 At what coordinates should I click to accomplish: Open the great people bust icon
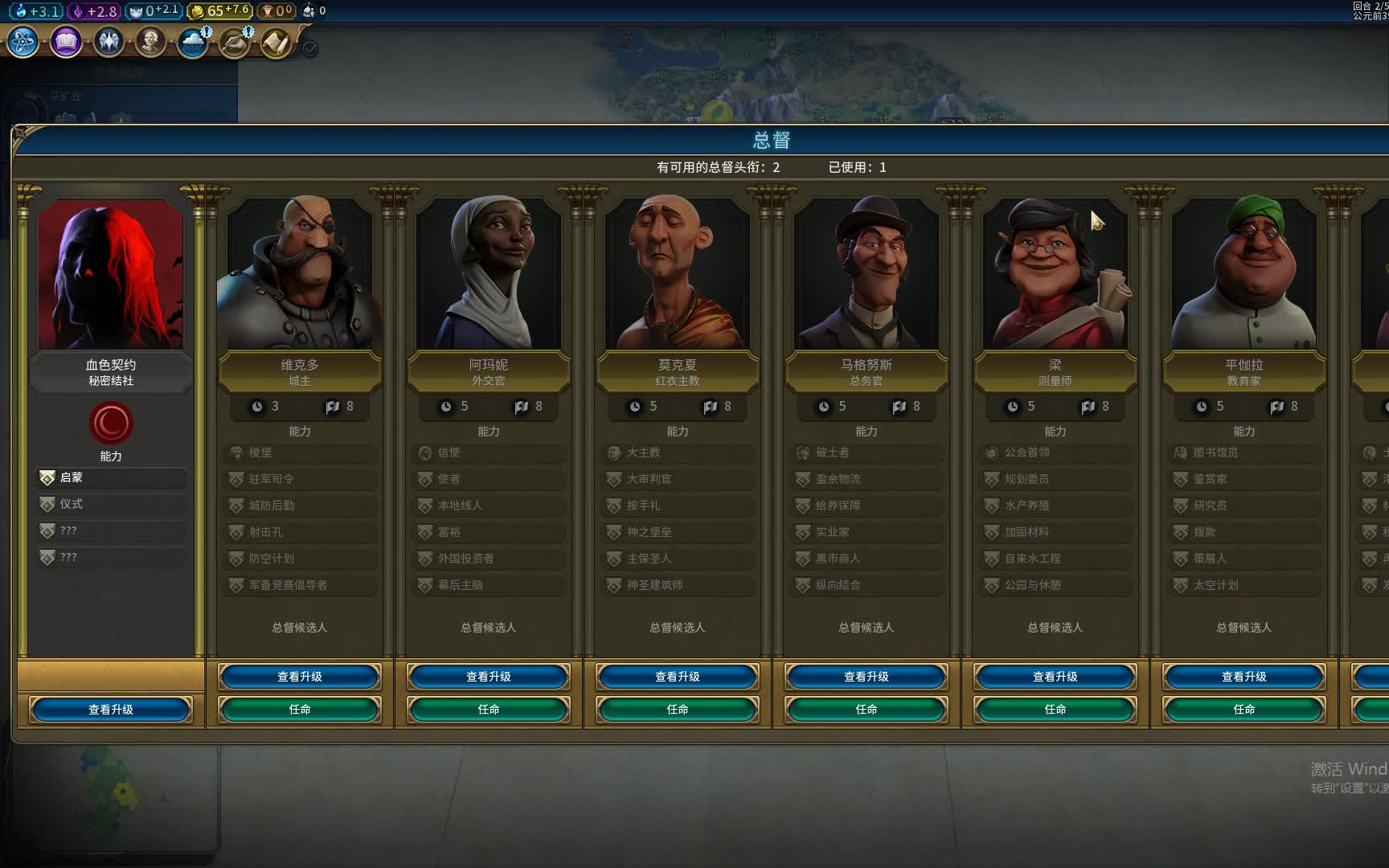[x=150, y=42]
